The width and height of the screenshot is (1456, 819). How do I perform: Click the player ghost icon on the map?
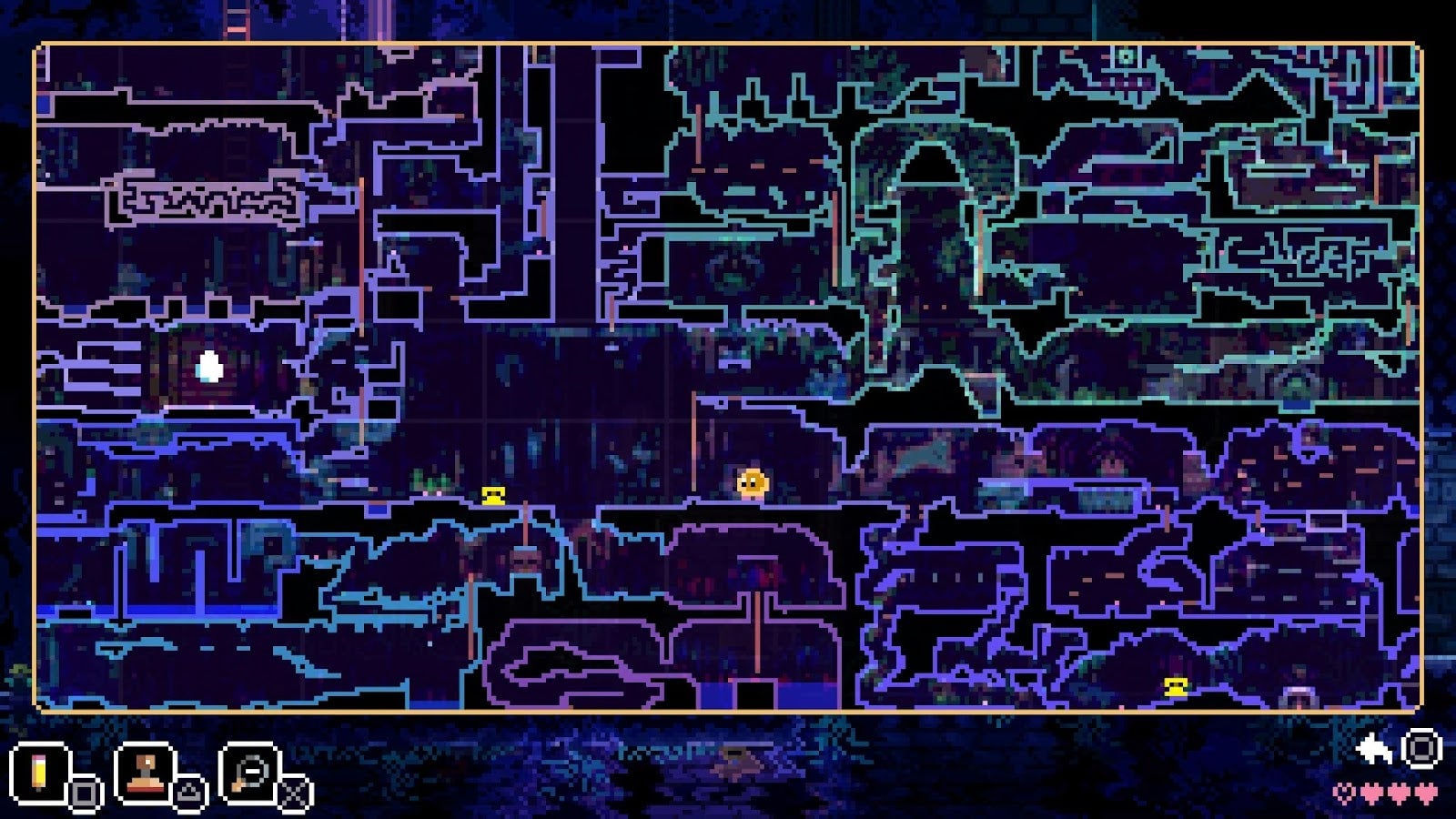(751, 483)
